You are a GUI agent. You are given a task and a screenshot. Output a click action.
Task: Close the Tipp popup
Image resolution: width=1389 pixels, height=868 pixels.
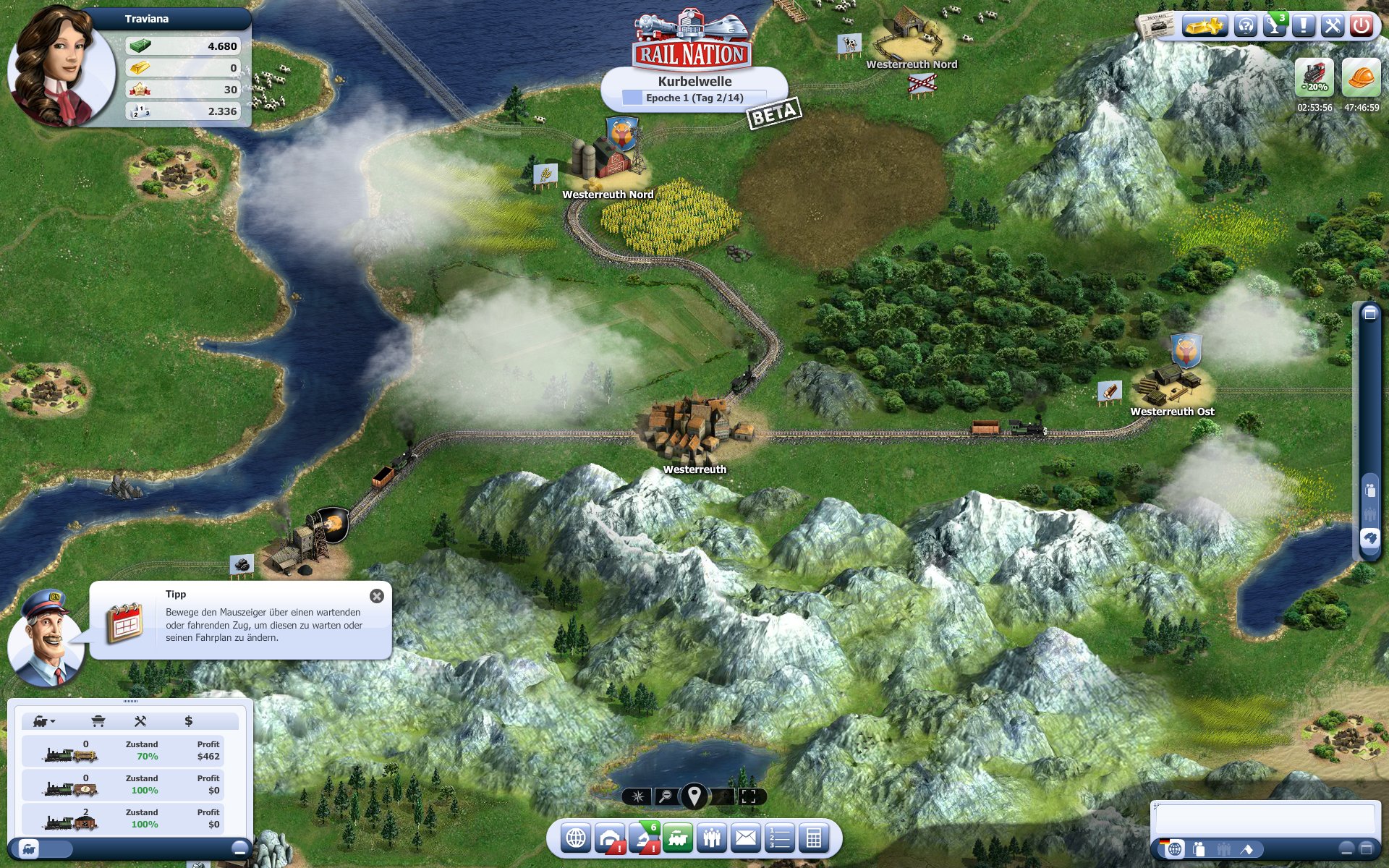click(375, 595)
